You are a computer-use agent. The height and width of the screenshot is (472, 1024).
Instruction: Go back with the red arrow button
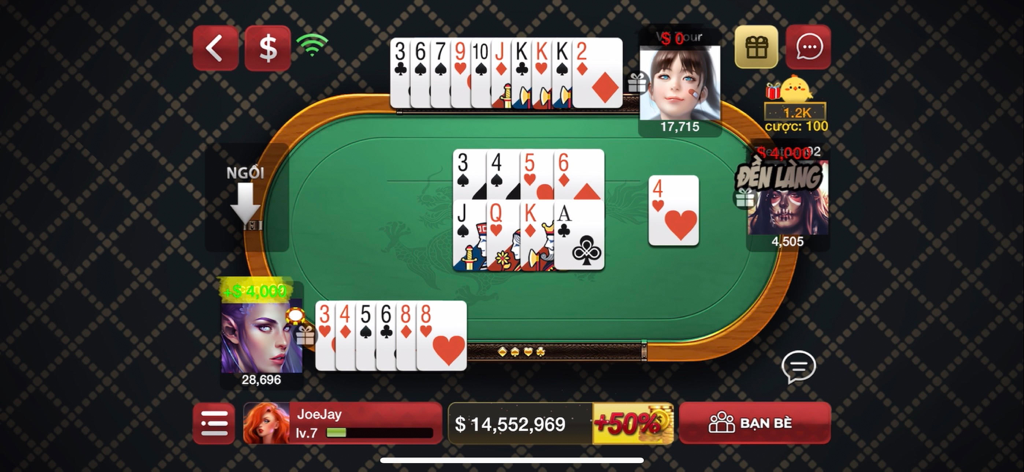click(x=215, y=48)
